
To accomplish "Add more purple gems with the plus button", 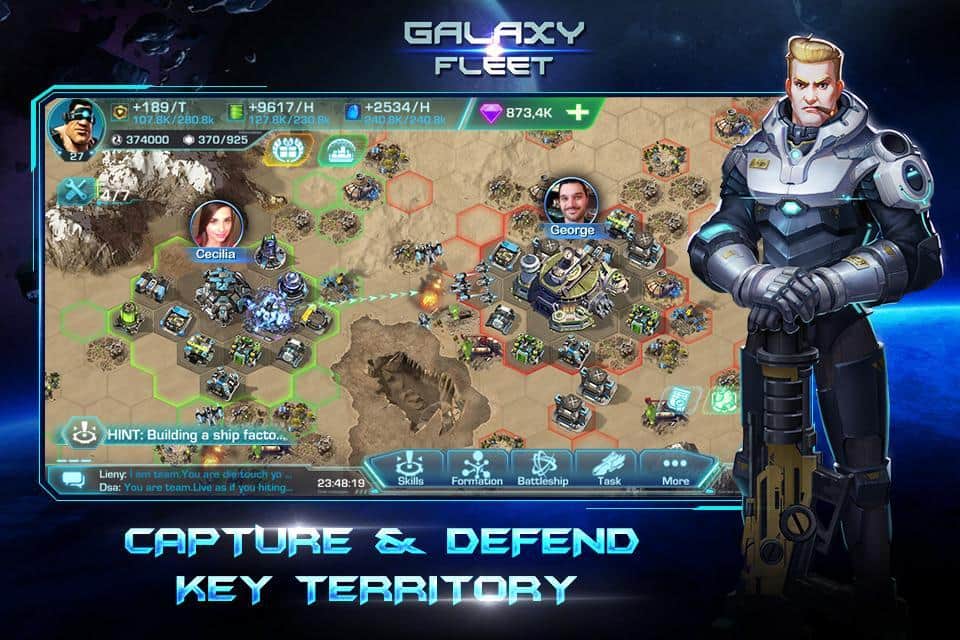I will coord(577,113).
